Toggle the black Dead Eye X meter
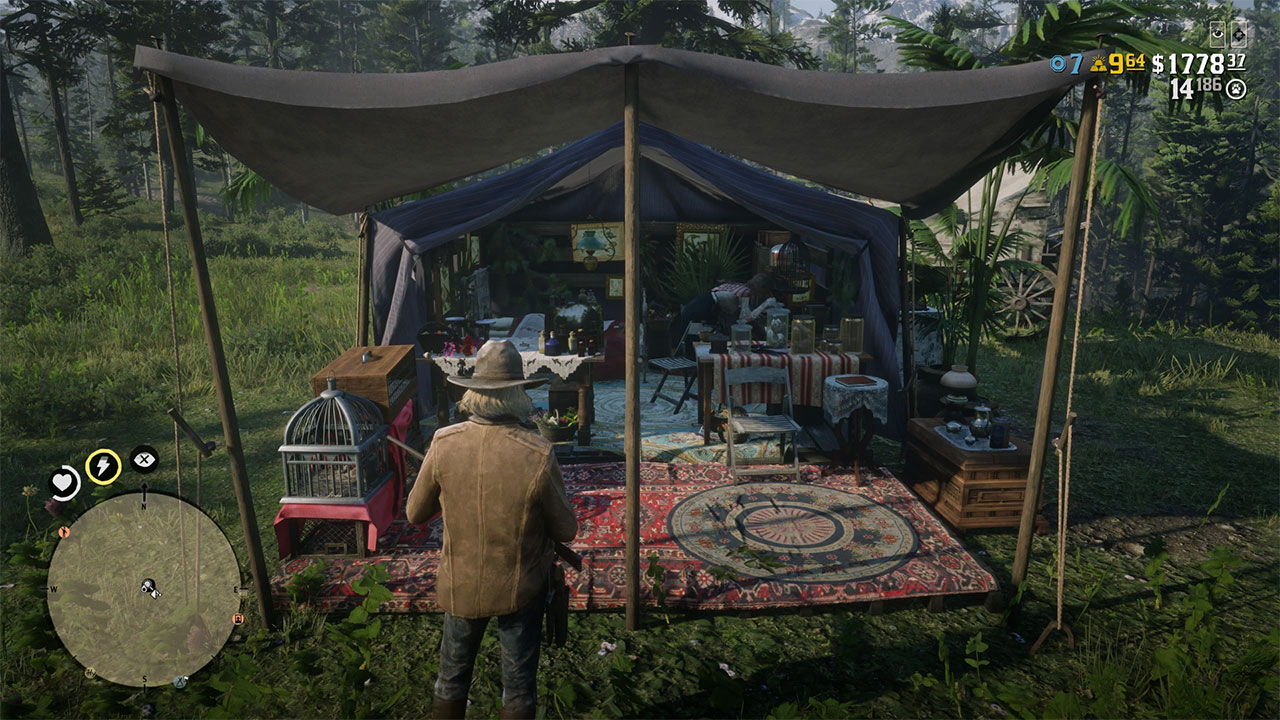 144,460
